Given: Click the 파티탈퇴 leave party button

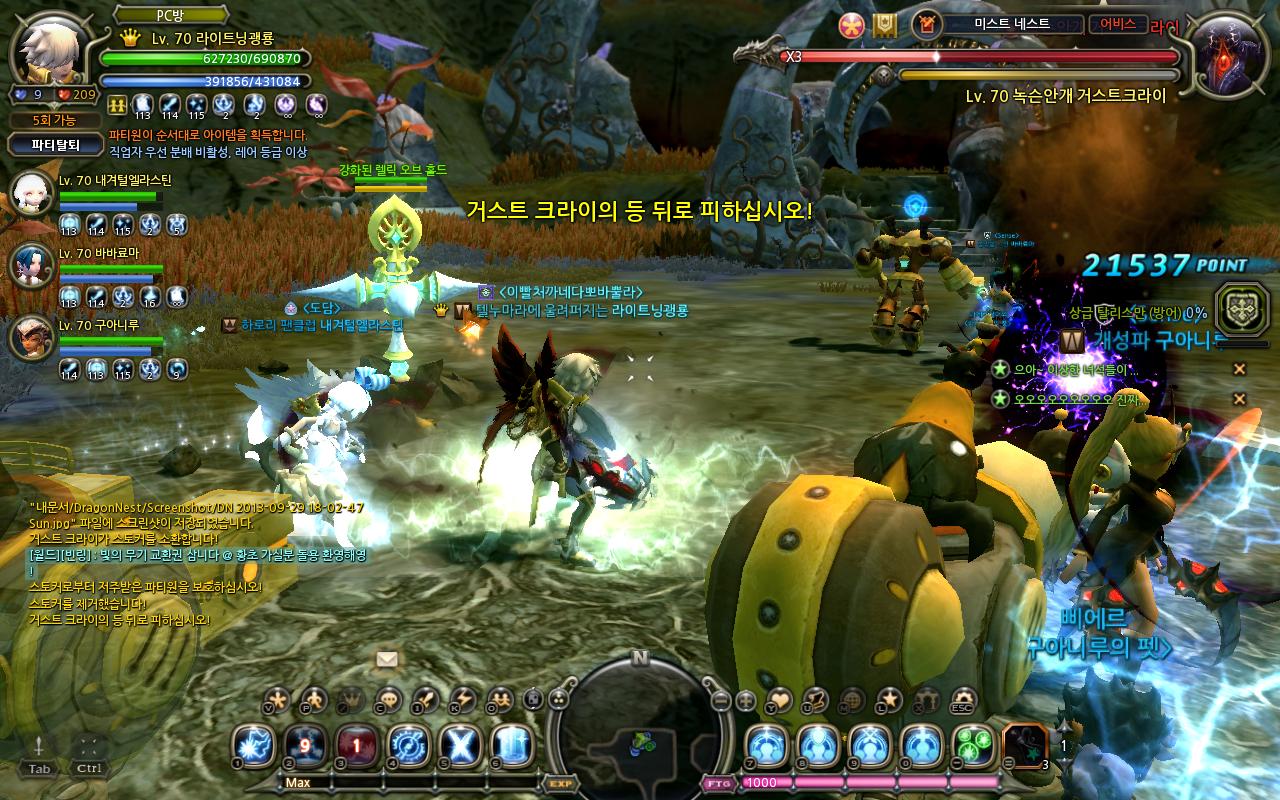Looking at the screenshot, I should tap(55, 145).
